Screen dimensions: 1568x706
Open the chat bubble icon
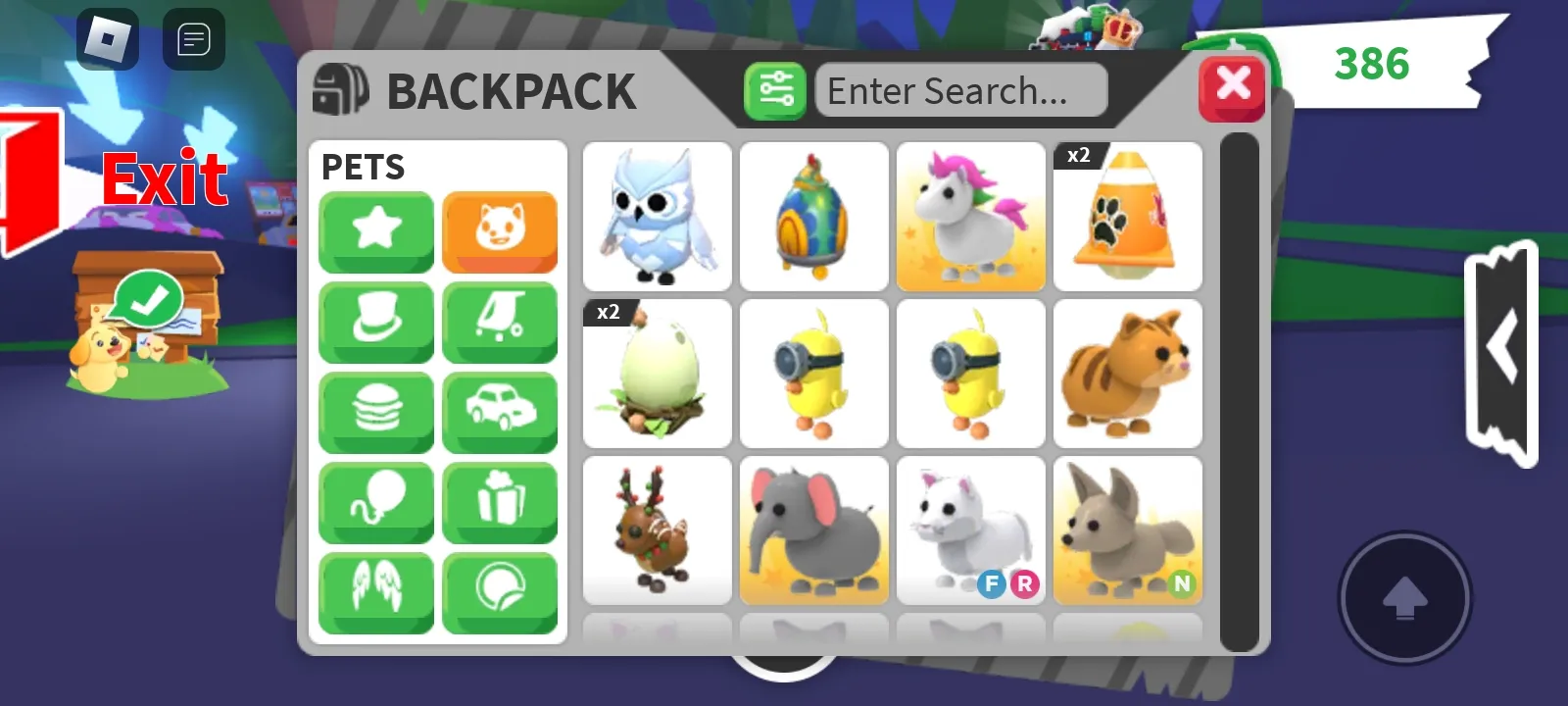pyautogui.click(x=193, y=39)
